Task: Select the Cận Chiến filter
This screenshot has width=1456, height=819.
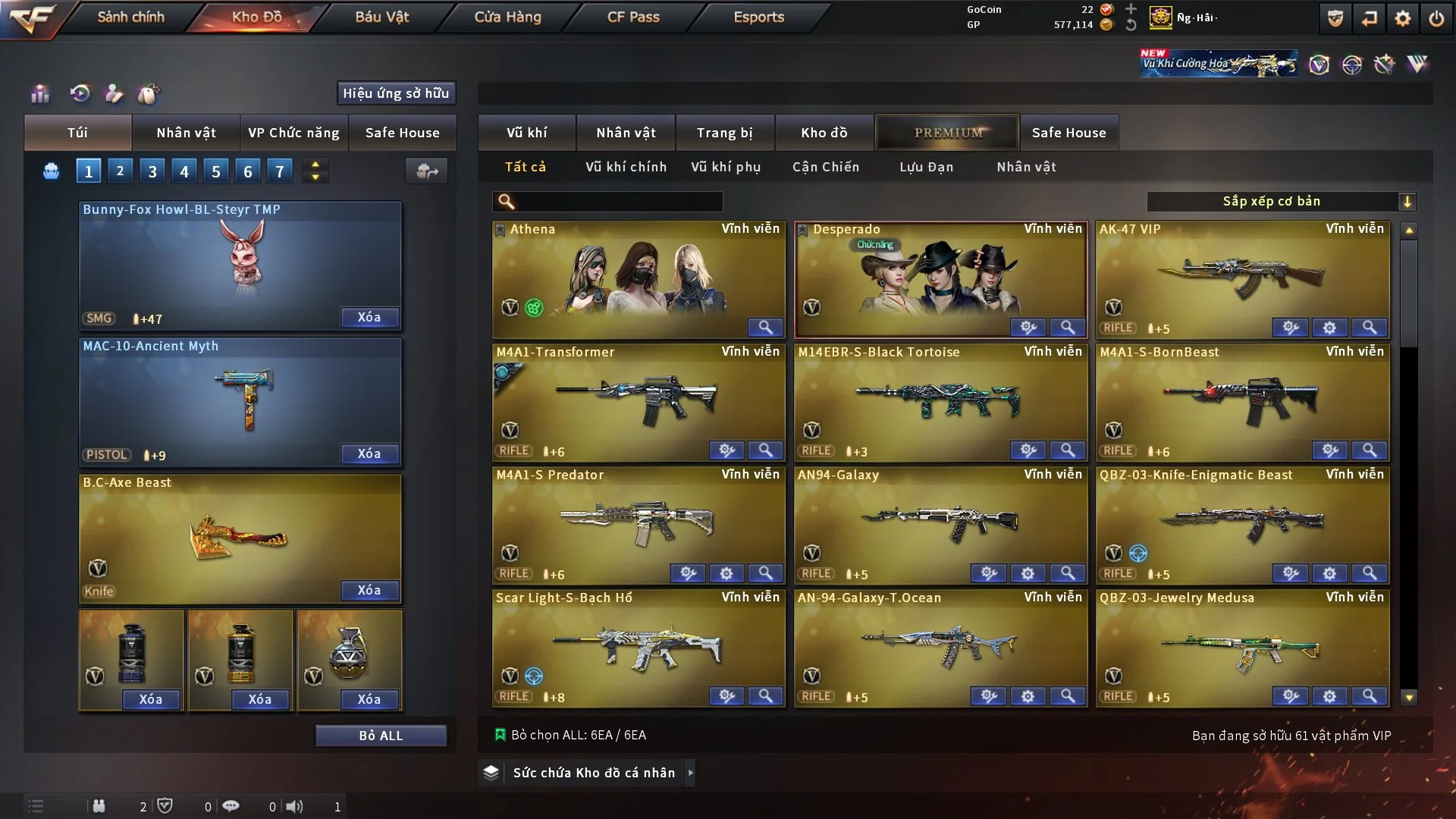Action: point(826,167)
